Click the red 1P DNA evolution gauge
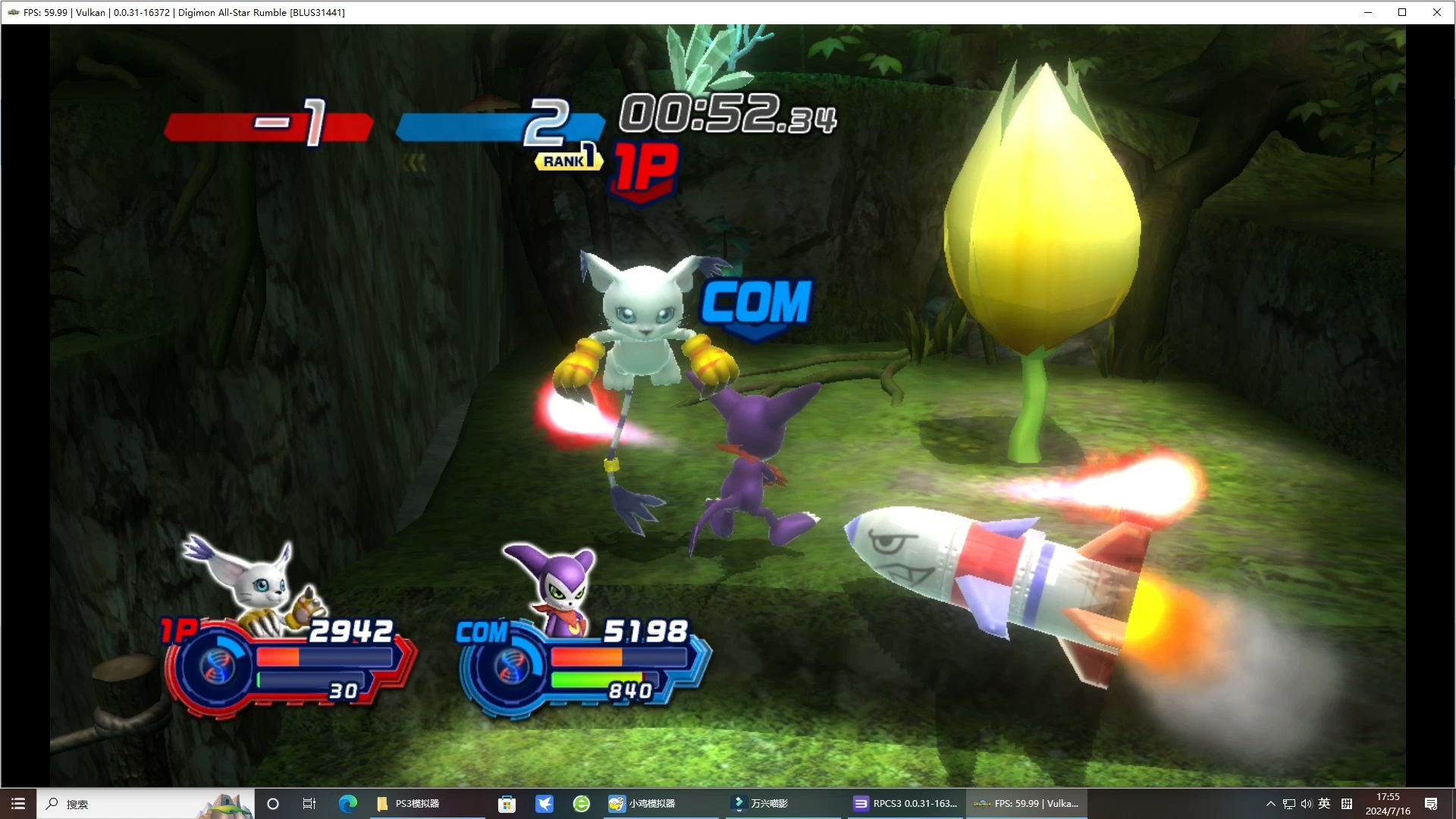 [x=216, y=667]
